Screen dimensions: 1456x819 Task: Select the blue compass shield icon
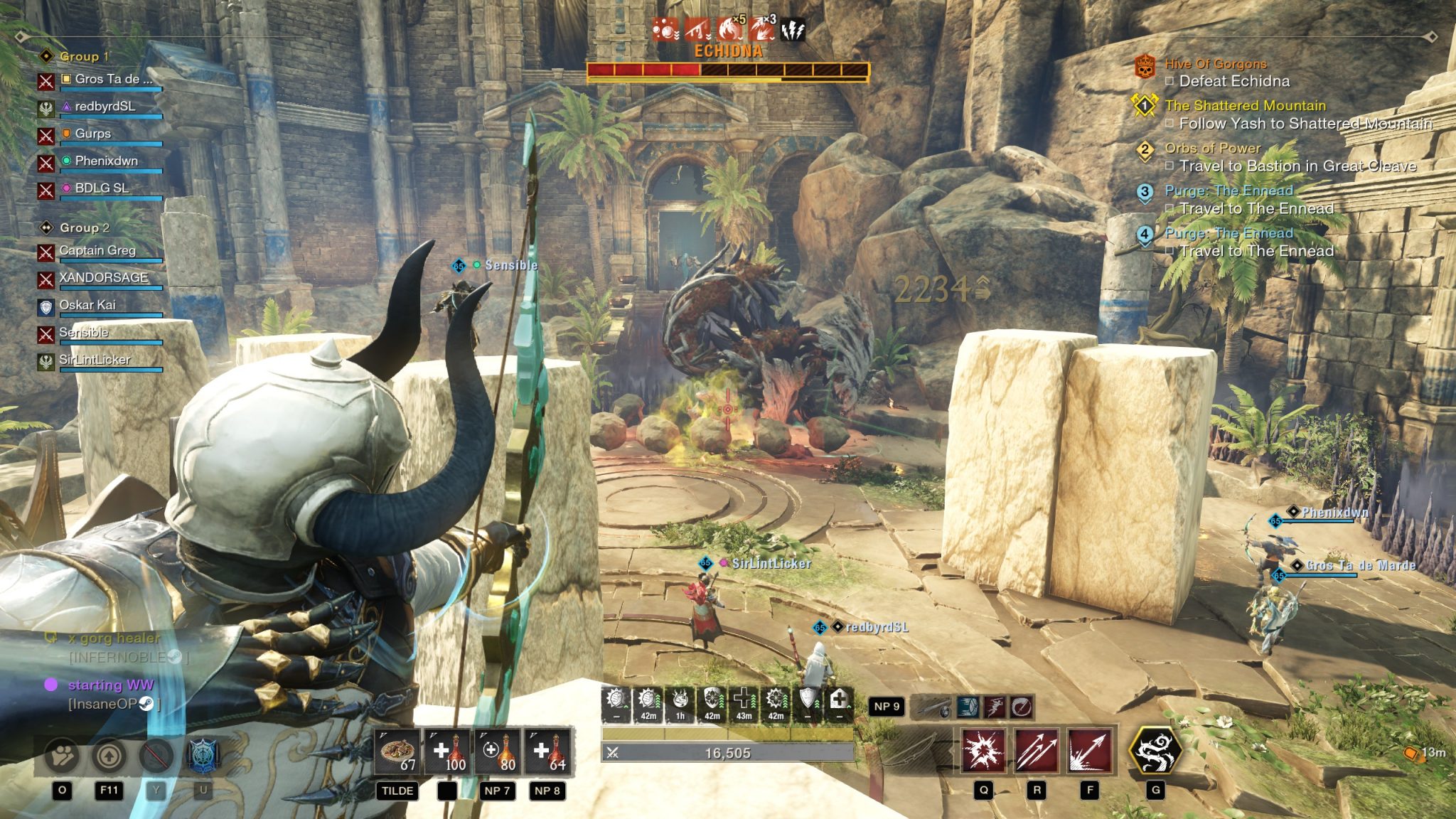[x=203, y=755]
